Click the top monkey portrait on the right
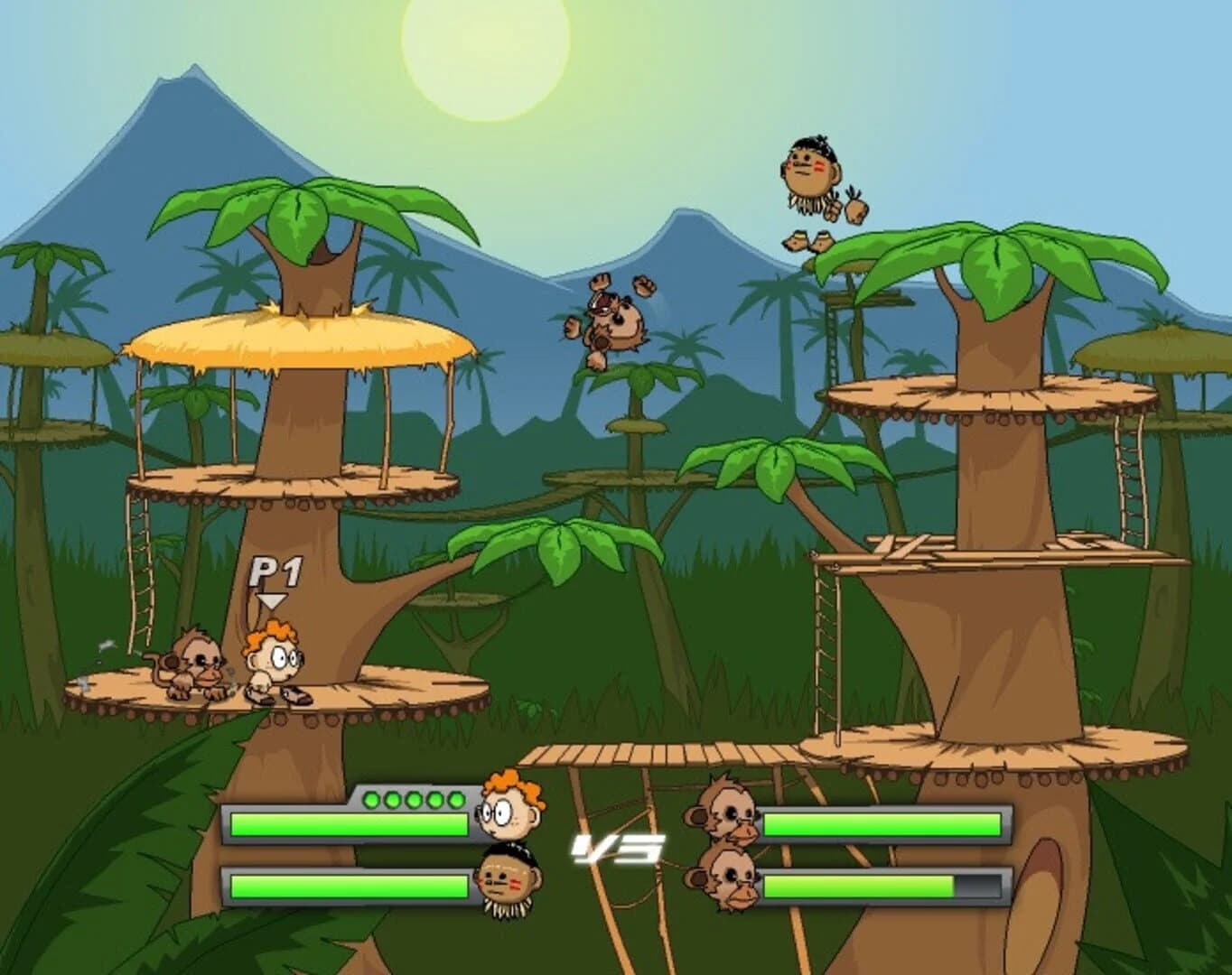The image size is (1232, 975). coord(728,811)
